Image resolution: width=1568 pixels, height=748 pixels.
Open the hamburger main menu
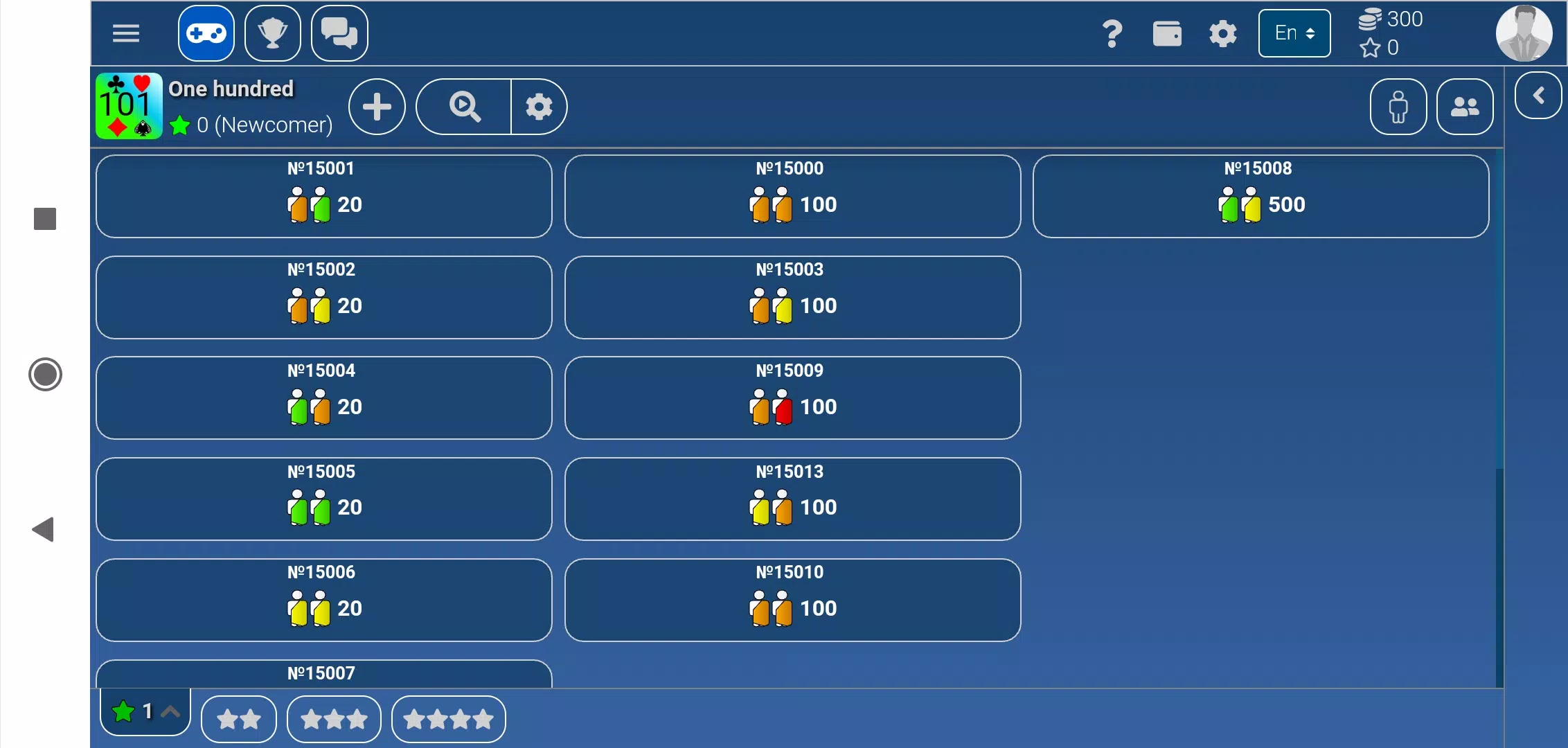pyautogui.click(x=126, y=33)
